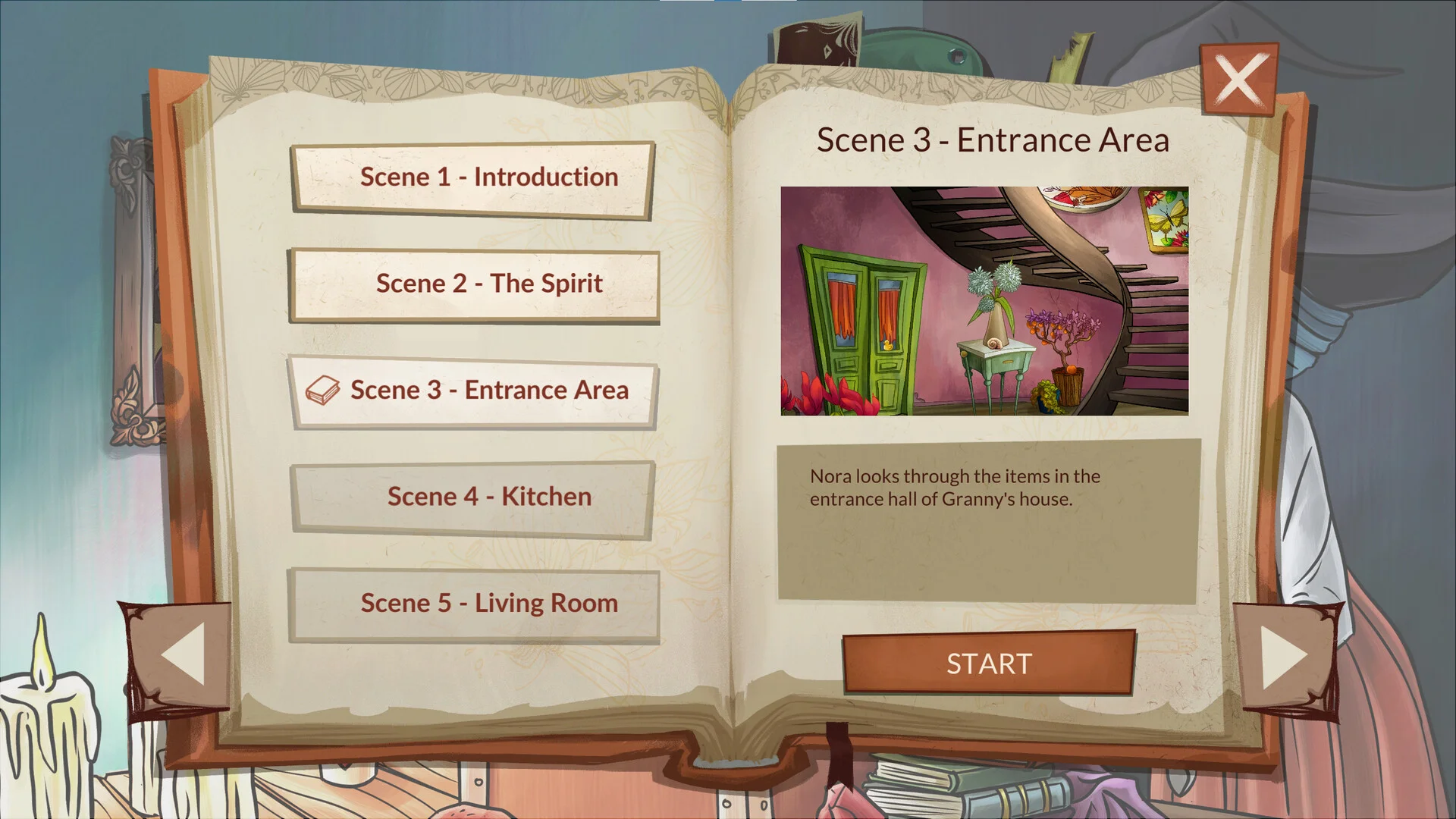The height and width of the screenshot is (819, 1456).
Task: Close the scene selection book
Action: tap(1239, 80)
